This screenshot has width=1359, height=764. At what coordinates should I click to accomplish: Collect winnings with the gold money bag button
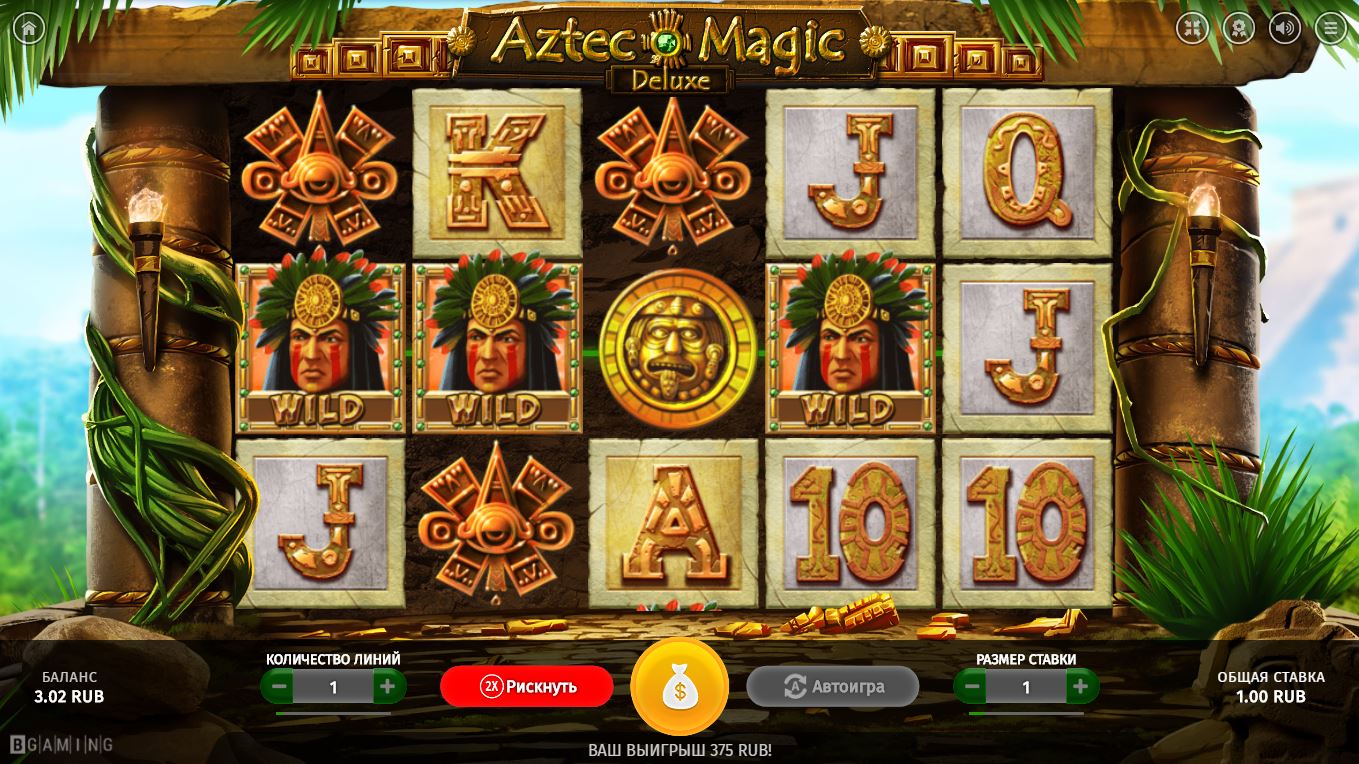679,687
